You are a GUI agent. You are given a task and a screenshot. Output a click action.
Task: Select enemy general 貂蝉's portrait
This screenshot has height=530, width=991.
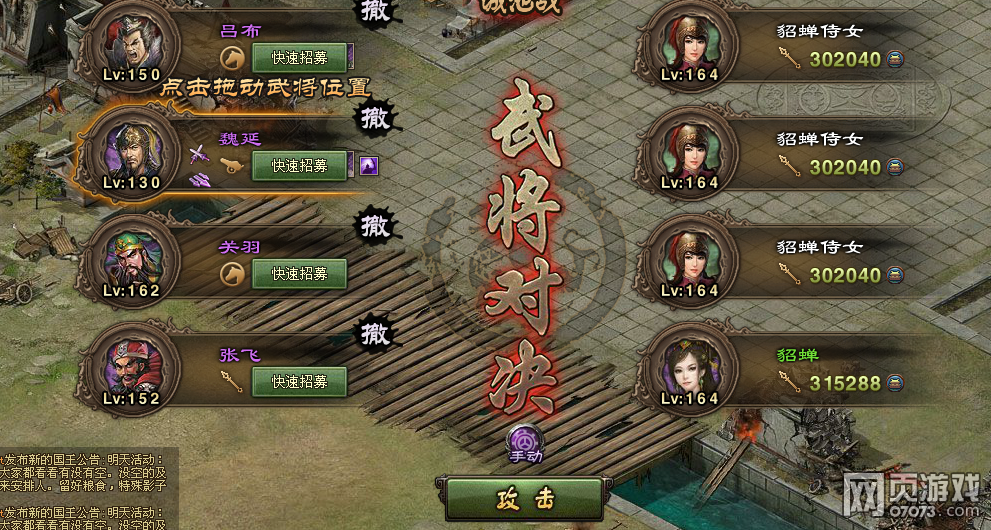point(692,370)
